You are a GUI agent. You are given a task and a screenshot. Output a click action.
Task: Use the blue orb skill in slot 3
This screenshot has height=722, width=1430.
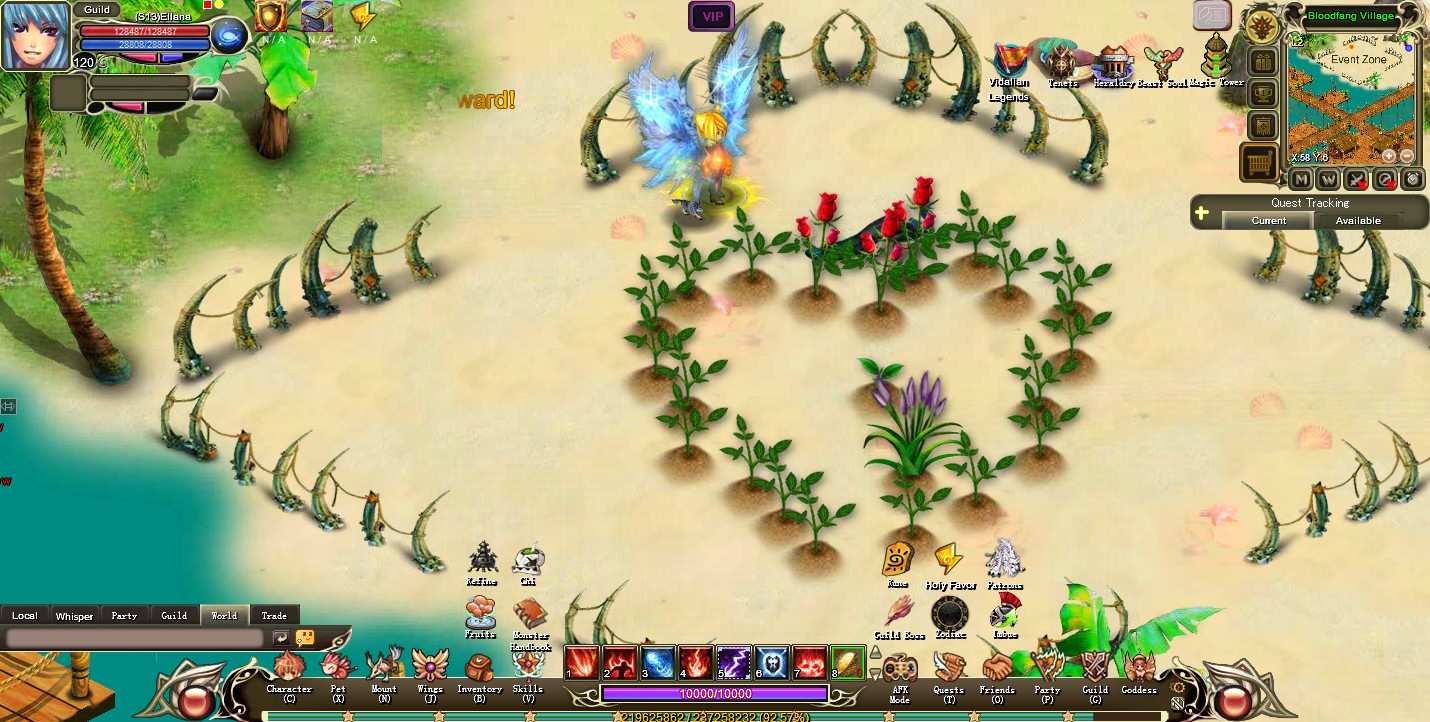point(658,662)
